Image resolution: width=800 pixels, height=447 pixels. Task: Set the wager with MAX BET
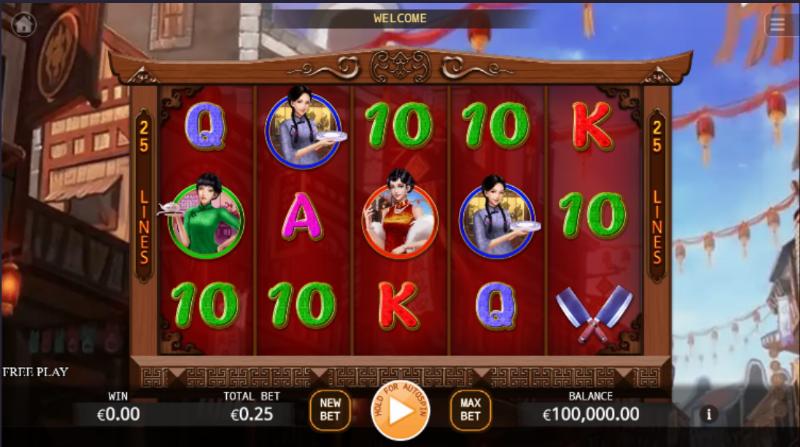[x=470, y=410]
